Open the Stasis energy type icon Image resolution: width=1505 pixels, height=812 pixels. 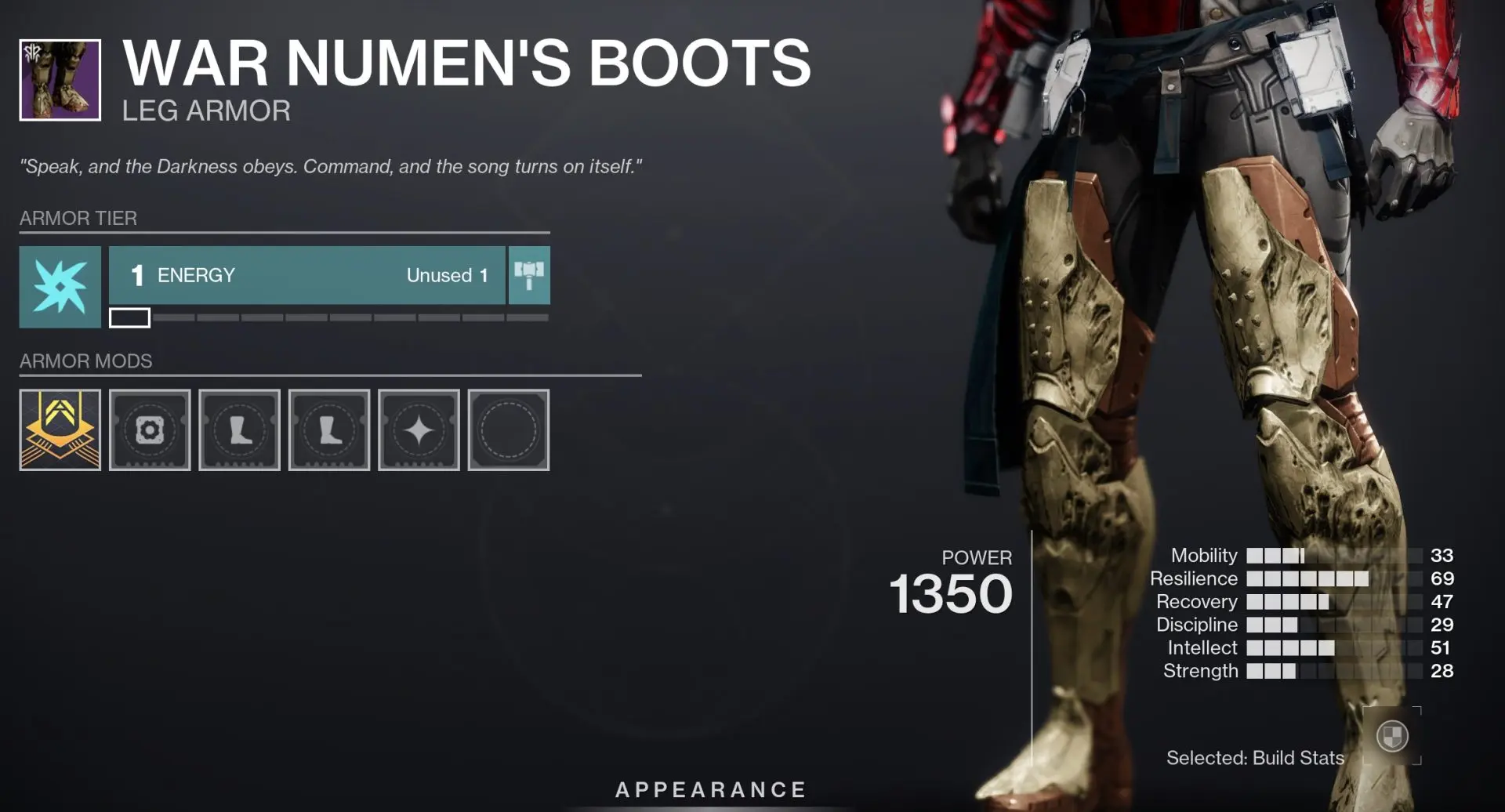60,286
